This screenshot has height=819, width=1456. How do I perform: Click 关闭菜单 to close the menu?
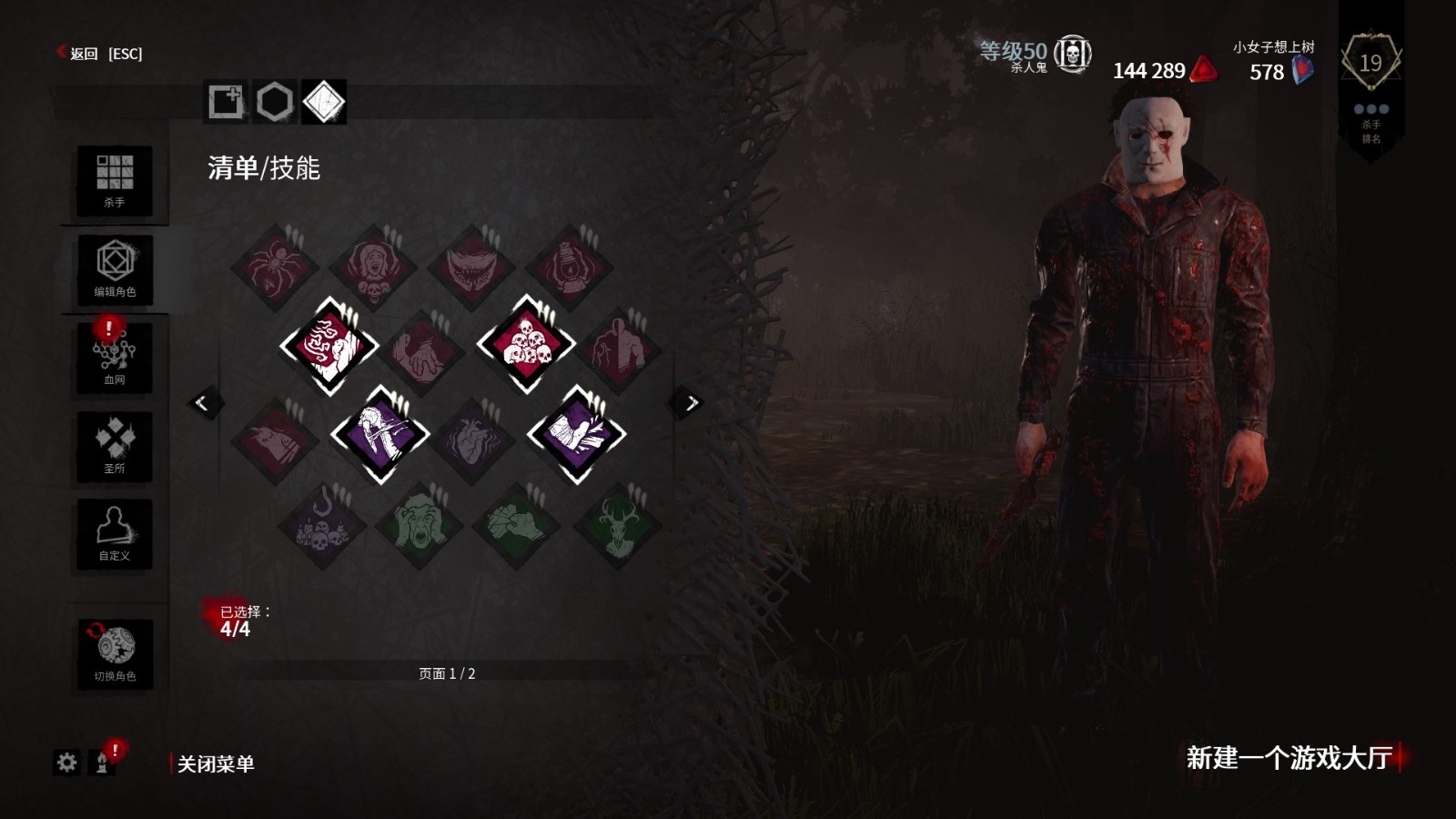pos(215,763)
